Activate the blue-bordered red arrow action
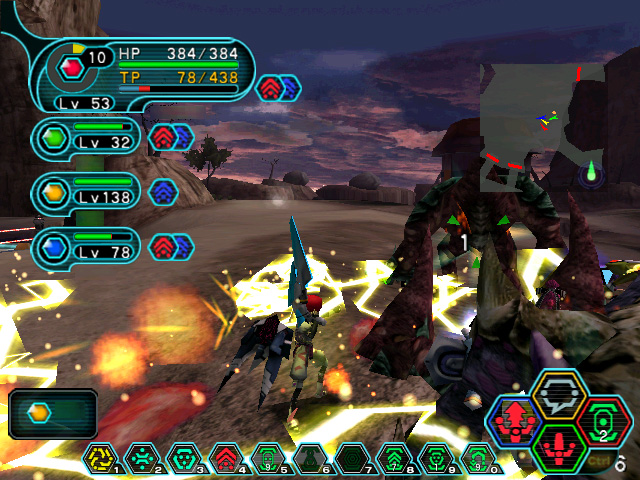The image size is (640, 480). click(x=515, y=421)
